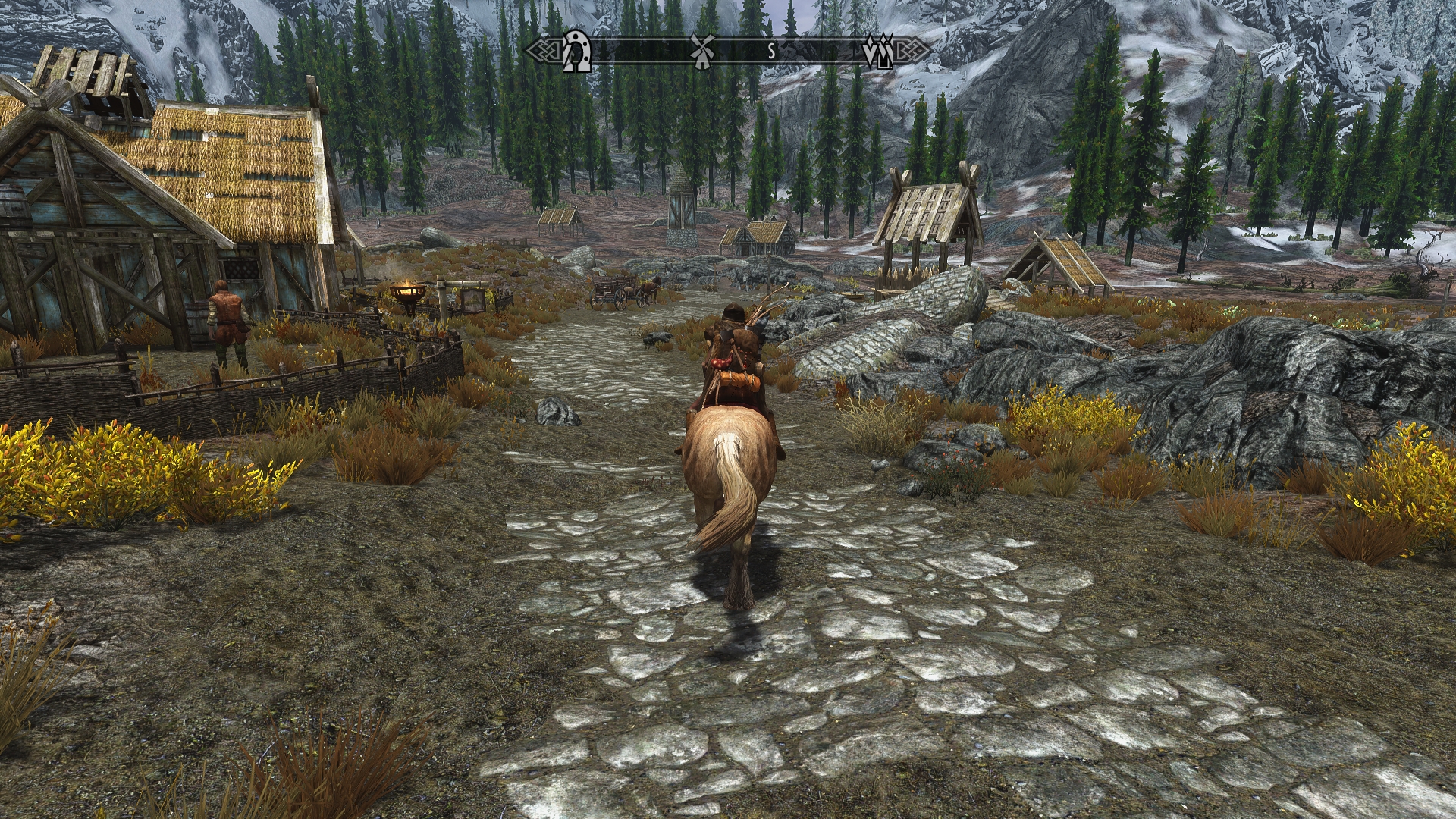Screen dimensions: 1456x819
Task: Click the South 'S' heading on the compass
Action: [771, 52]
